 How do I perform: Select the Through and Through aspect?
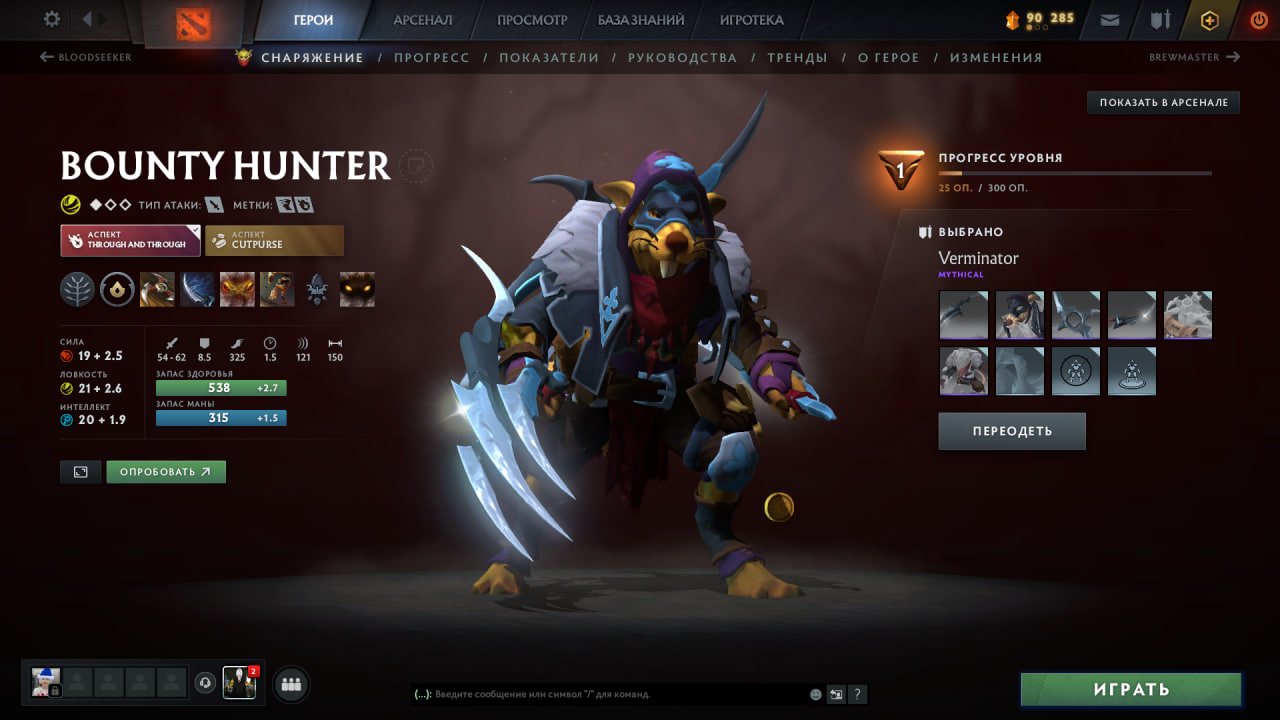click(130, 240)
